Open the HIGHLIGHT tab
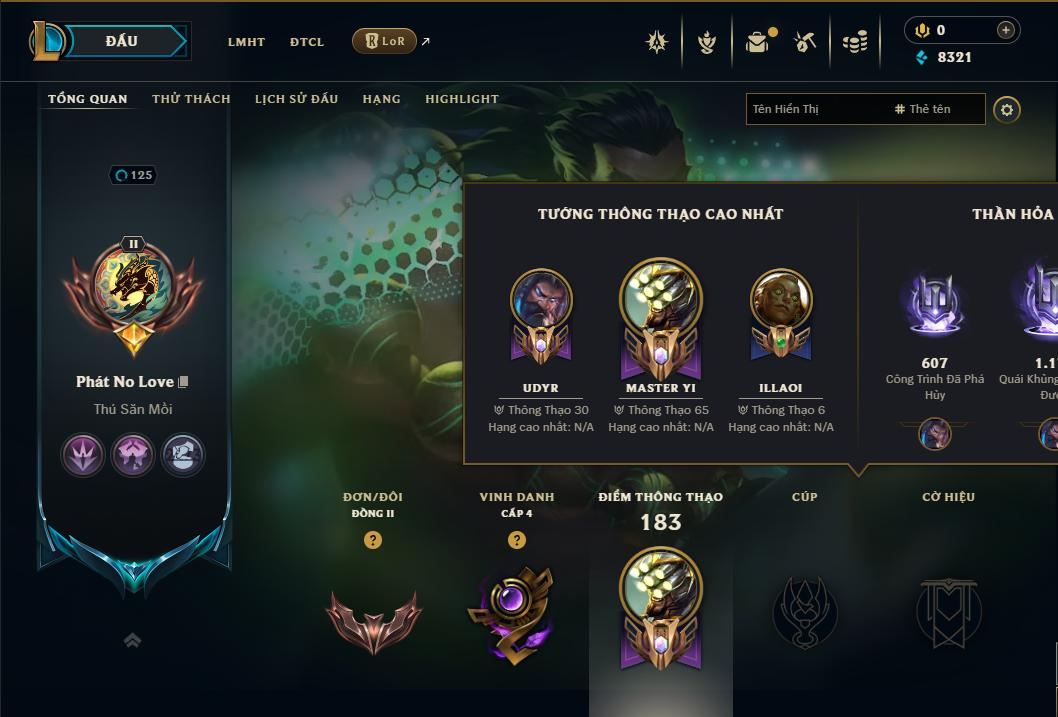This screenshot has height=717, width=1058. (461, 99)
